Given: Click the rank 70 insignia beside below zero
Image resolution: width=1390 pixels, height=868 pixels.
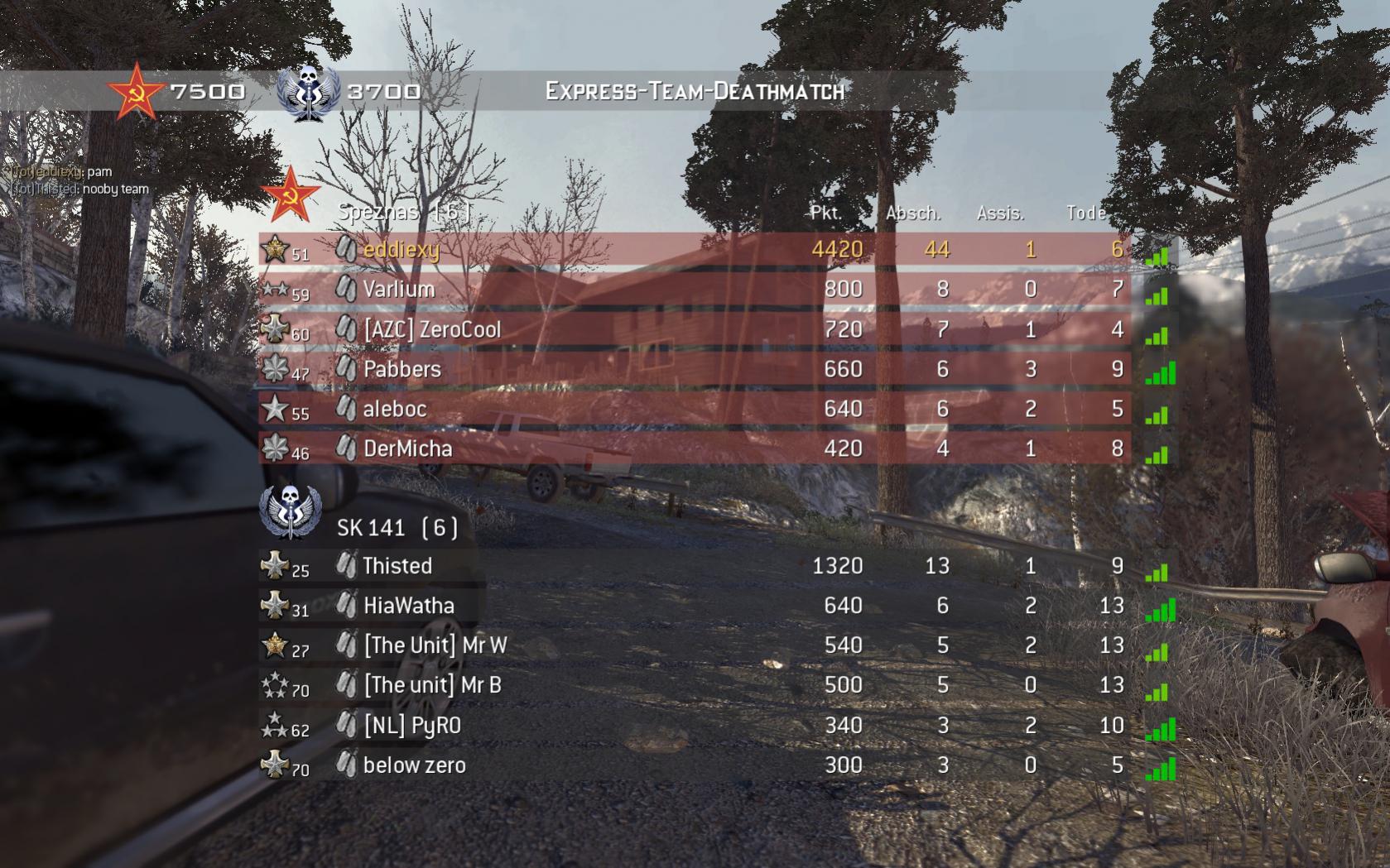Looking at the screenshot, I should [275, 764].
